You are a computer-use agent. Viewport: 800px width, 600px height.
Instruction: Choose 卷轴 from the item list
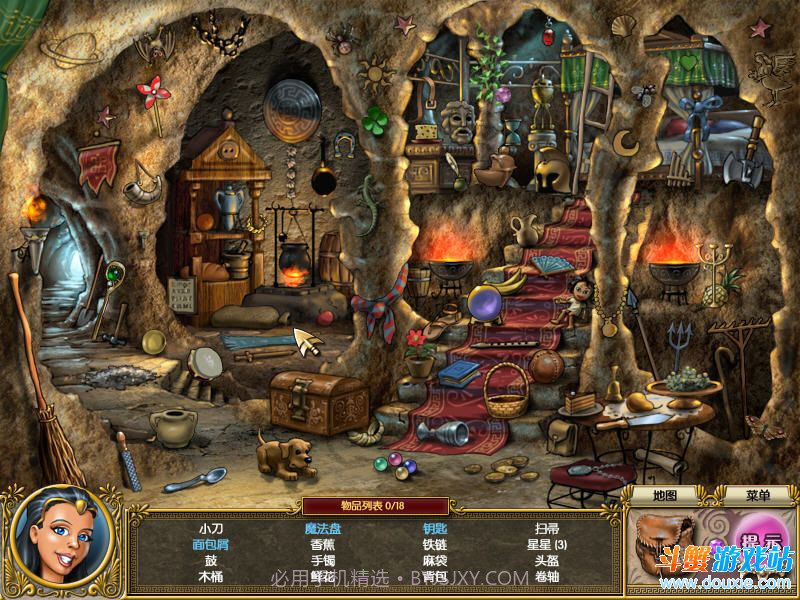click(x=547, y=577)
